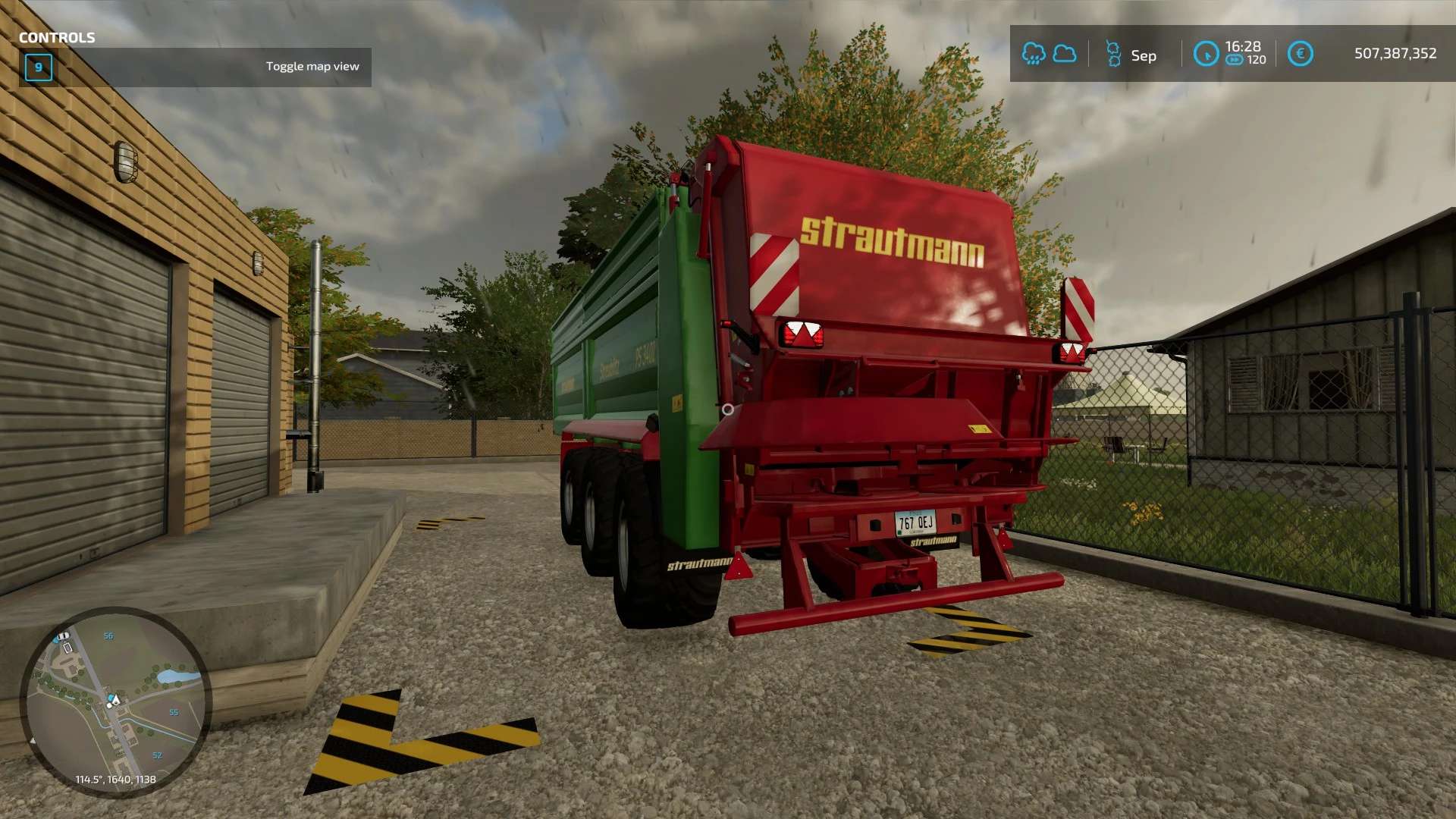Click the circular minimap
This screenshot has width=1456, height=819.
click(115, 701)
